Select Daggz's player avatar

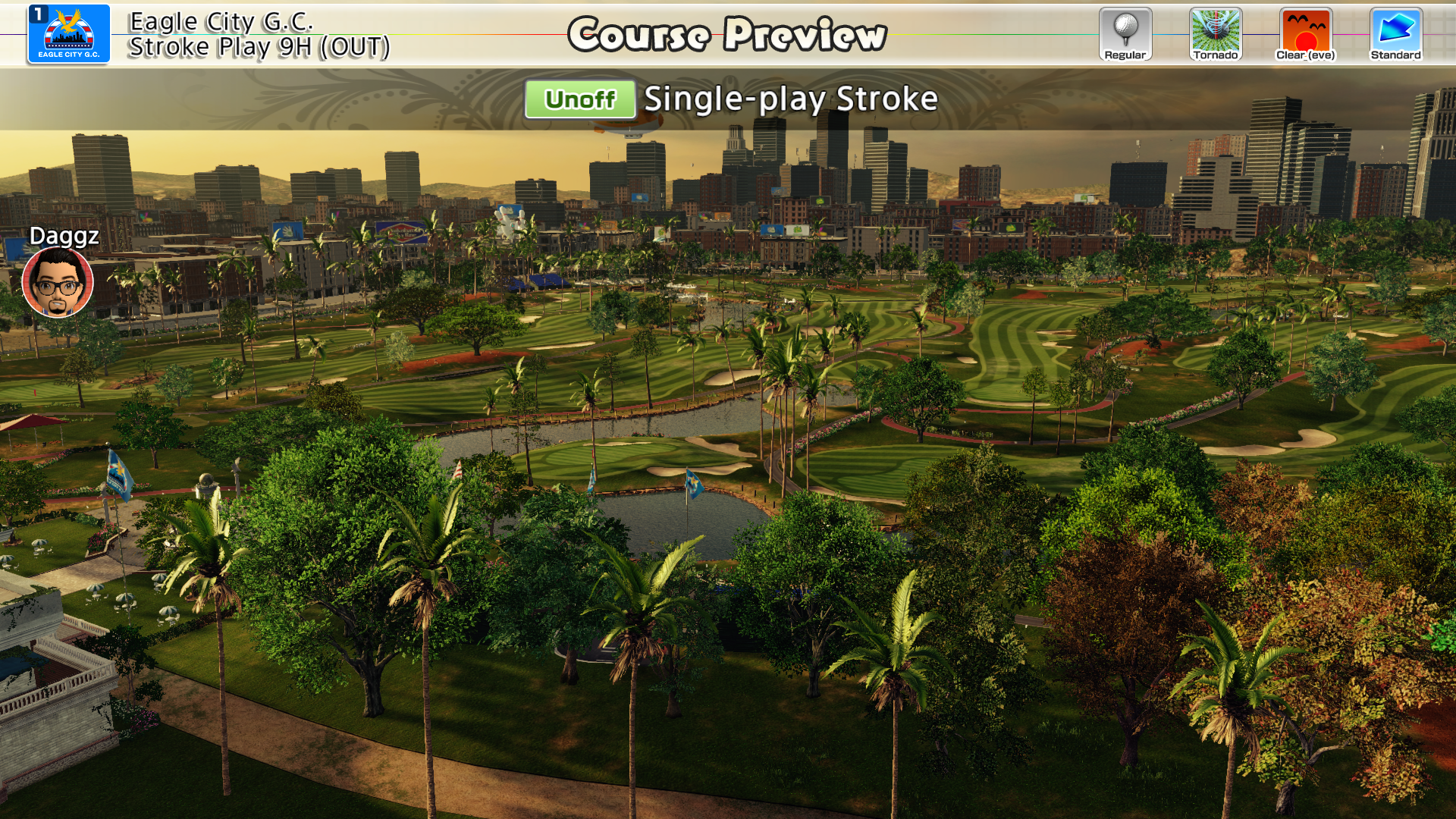point(58,283)
